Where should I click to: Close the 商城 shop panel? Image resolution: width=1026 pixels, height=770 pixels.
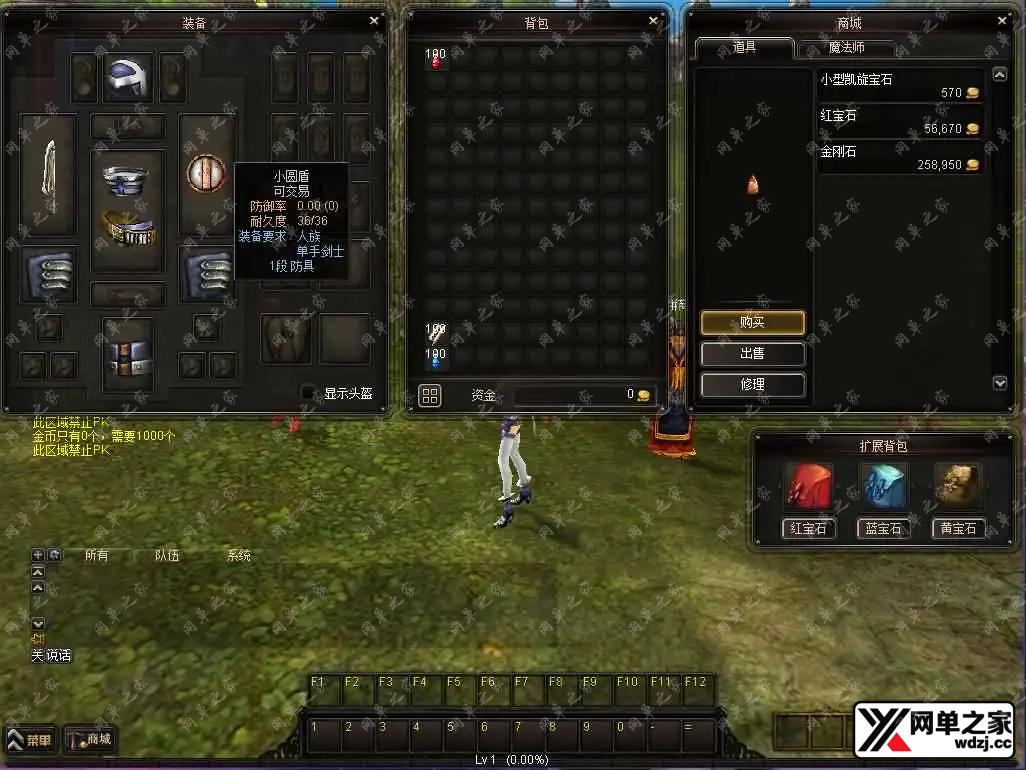pos(1002,20)
